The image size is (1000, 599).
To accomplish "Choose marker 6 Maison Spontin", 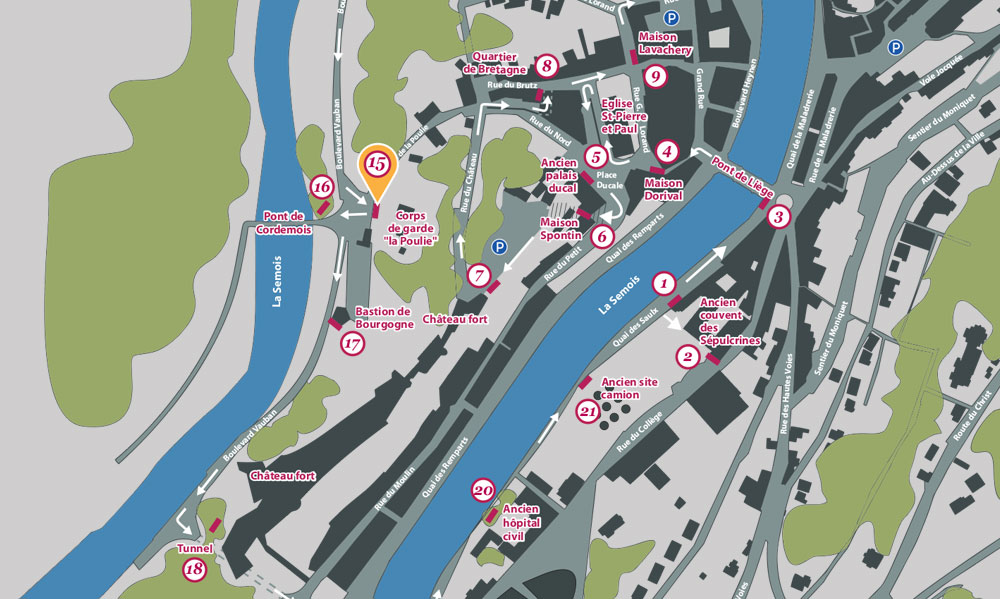I will point(601,236).
